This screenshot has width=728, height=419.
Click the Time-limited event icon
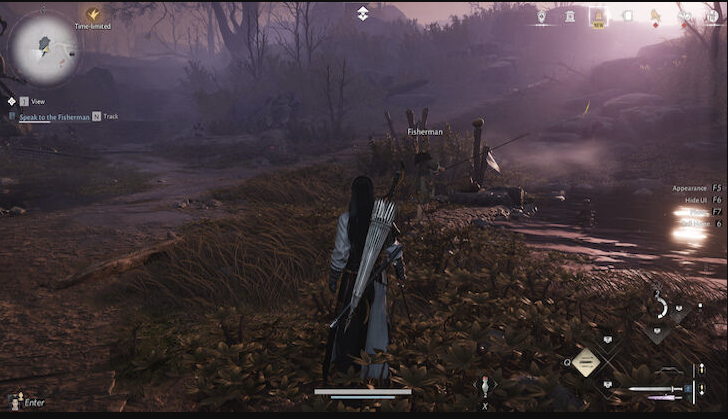[x=93, y=15]
